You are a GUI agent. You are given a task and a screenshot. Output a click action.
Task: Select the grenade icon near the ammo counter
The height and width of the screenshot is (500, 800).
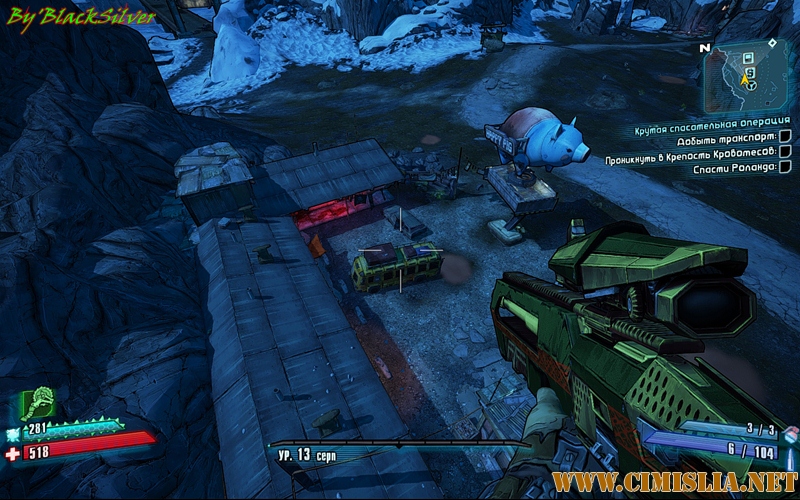coord(790,434)
